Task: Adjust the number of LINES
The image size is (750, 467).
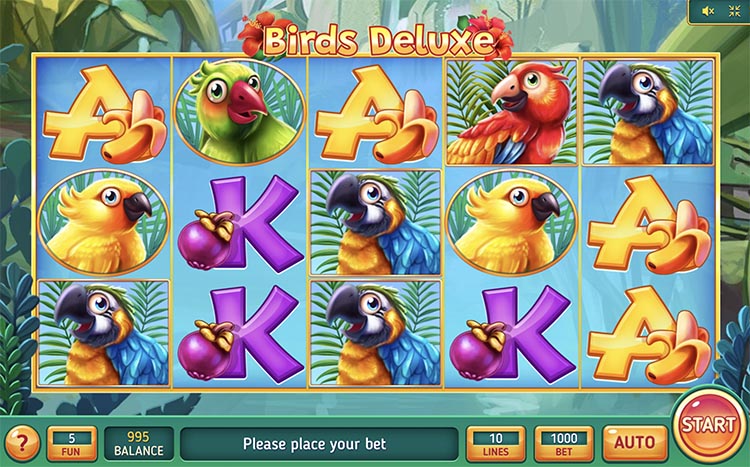Action: (495, 441)
